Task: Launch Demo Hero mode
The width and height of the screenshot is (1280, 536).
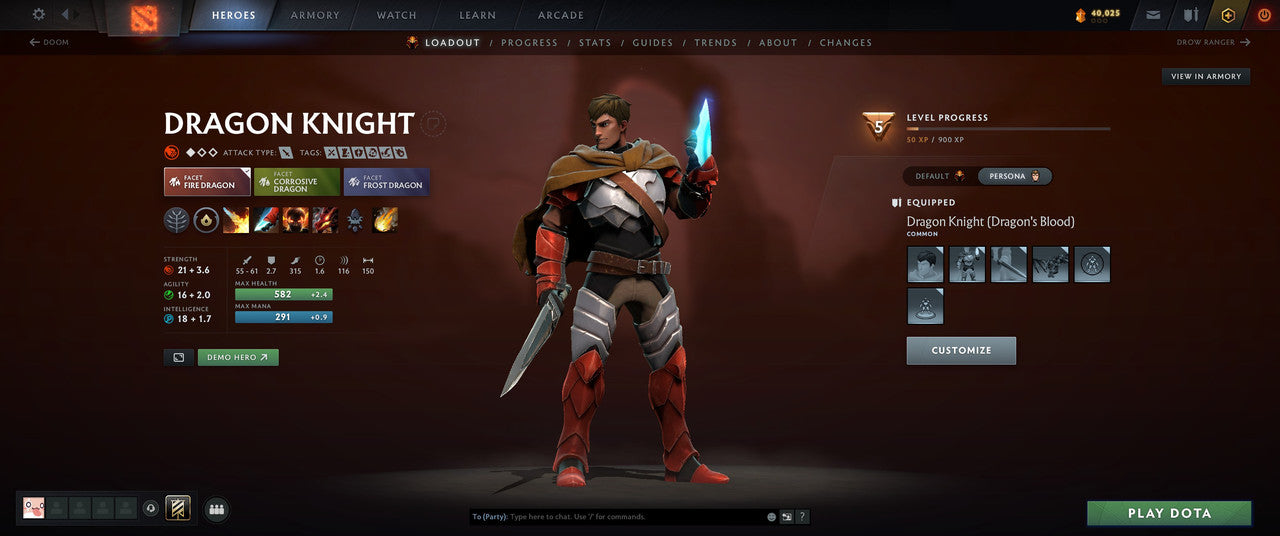Action: coord(238,357)
